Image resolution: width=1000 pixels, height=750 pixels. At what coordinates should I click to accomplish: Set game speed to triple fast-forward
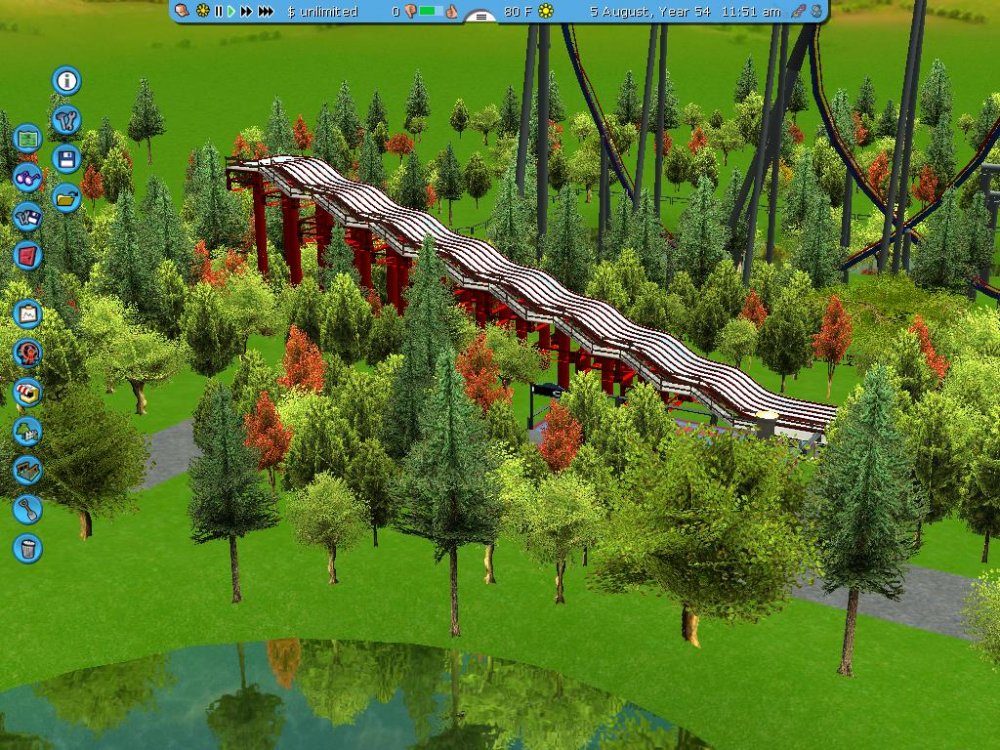point(266,11)
